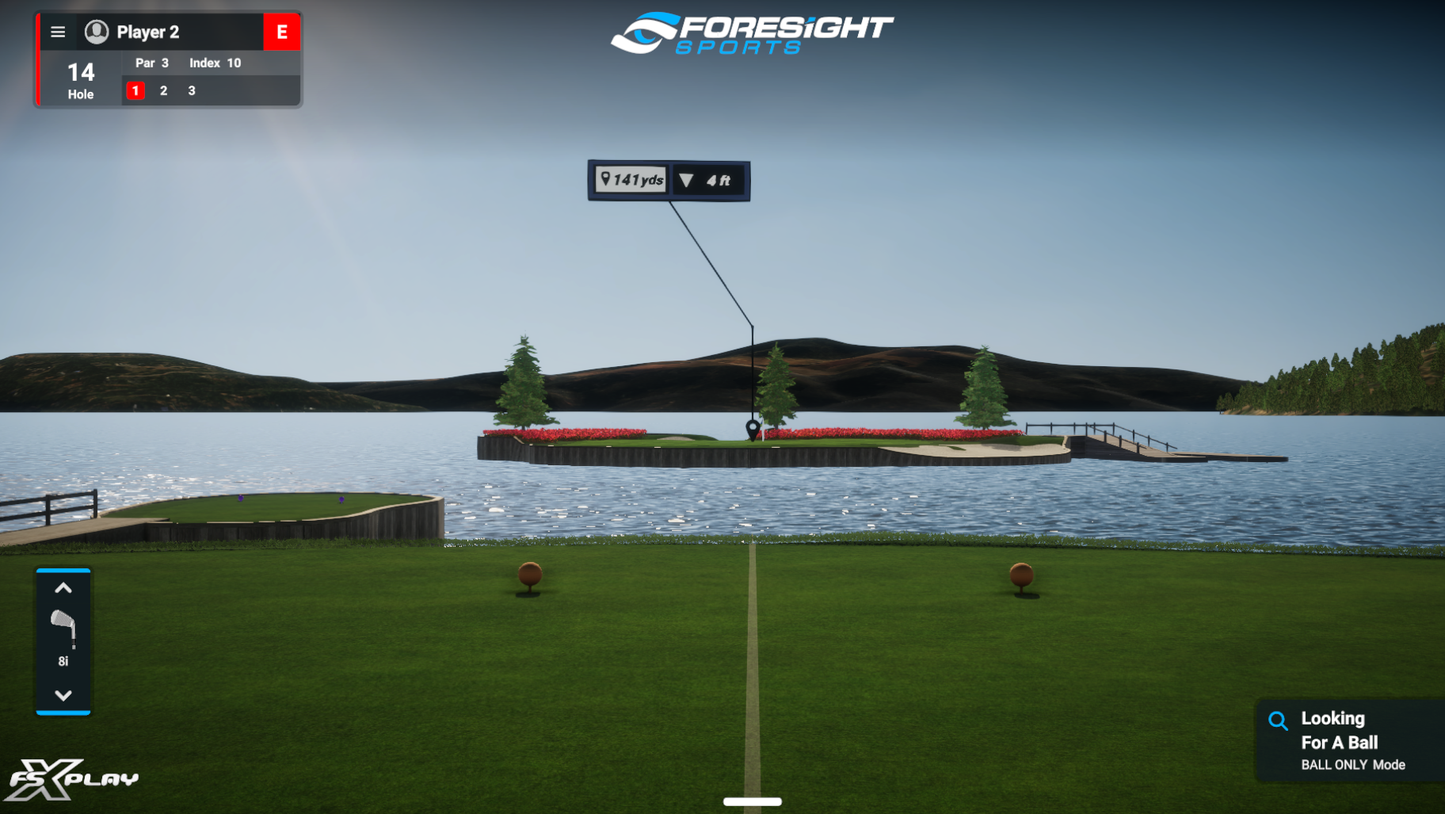Click the golf club upgrade arrow above 8i
Screen dimensions: 1445x814
click(63, 587)
